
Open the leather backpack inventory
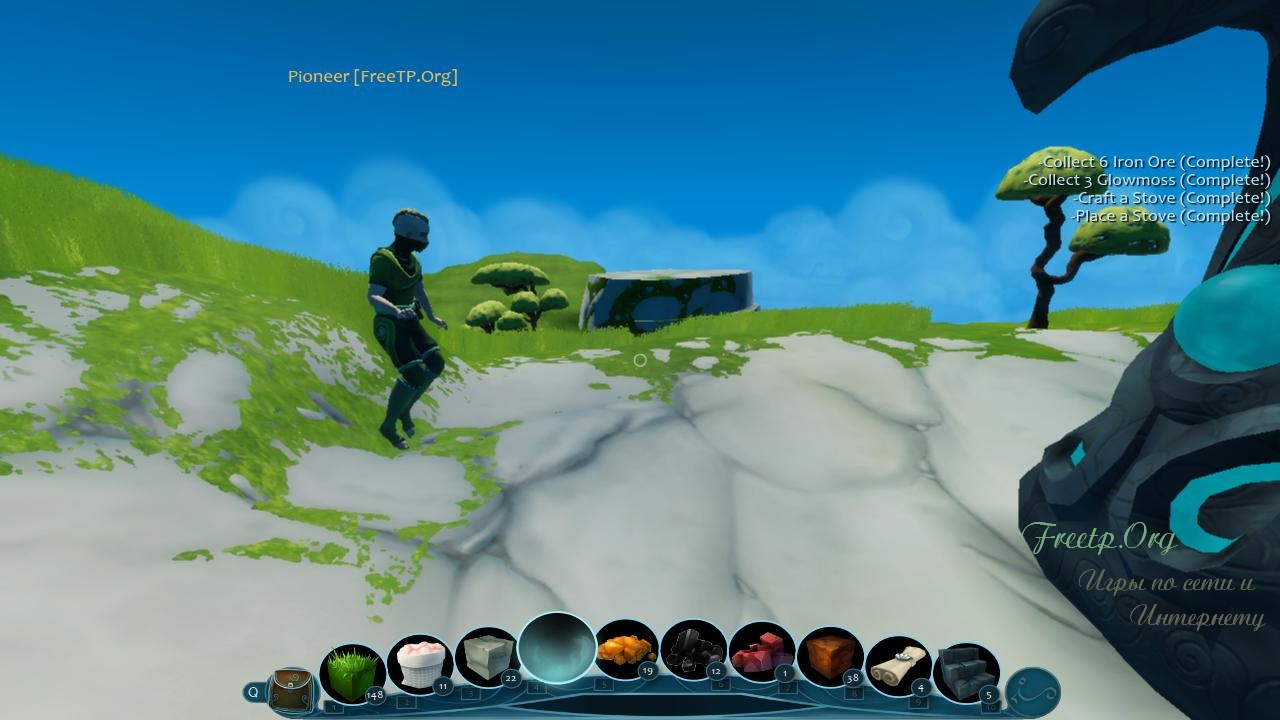click(x=292, y=691)
